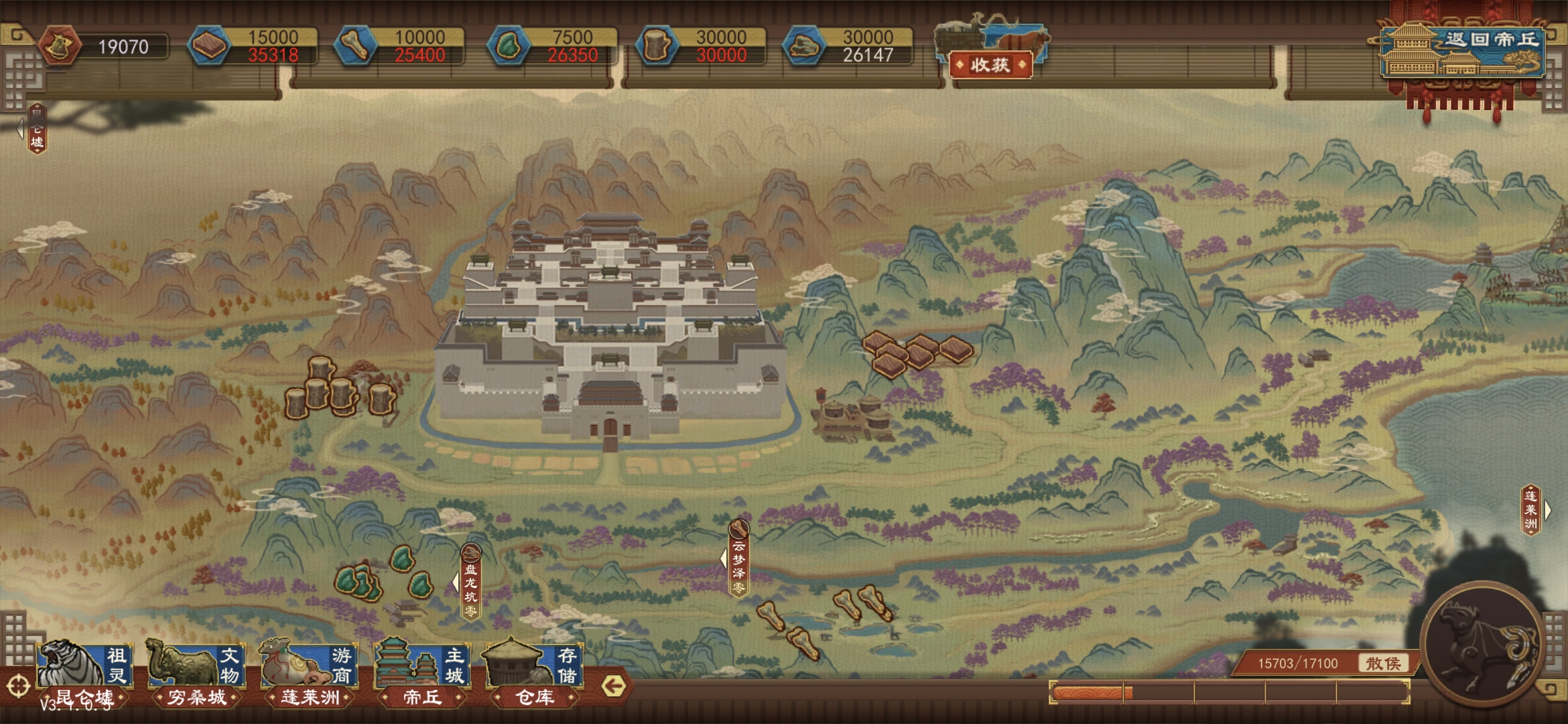Go to the 主城 帝丘 shortcut
Screen dimensions: 1568x724
click(422, 672)
